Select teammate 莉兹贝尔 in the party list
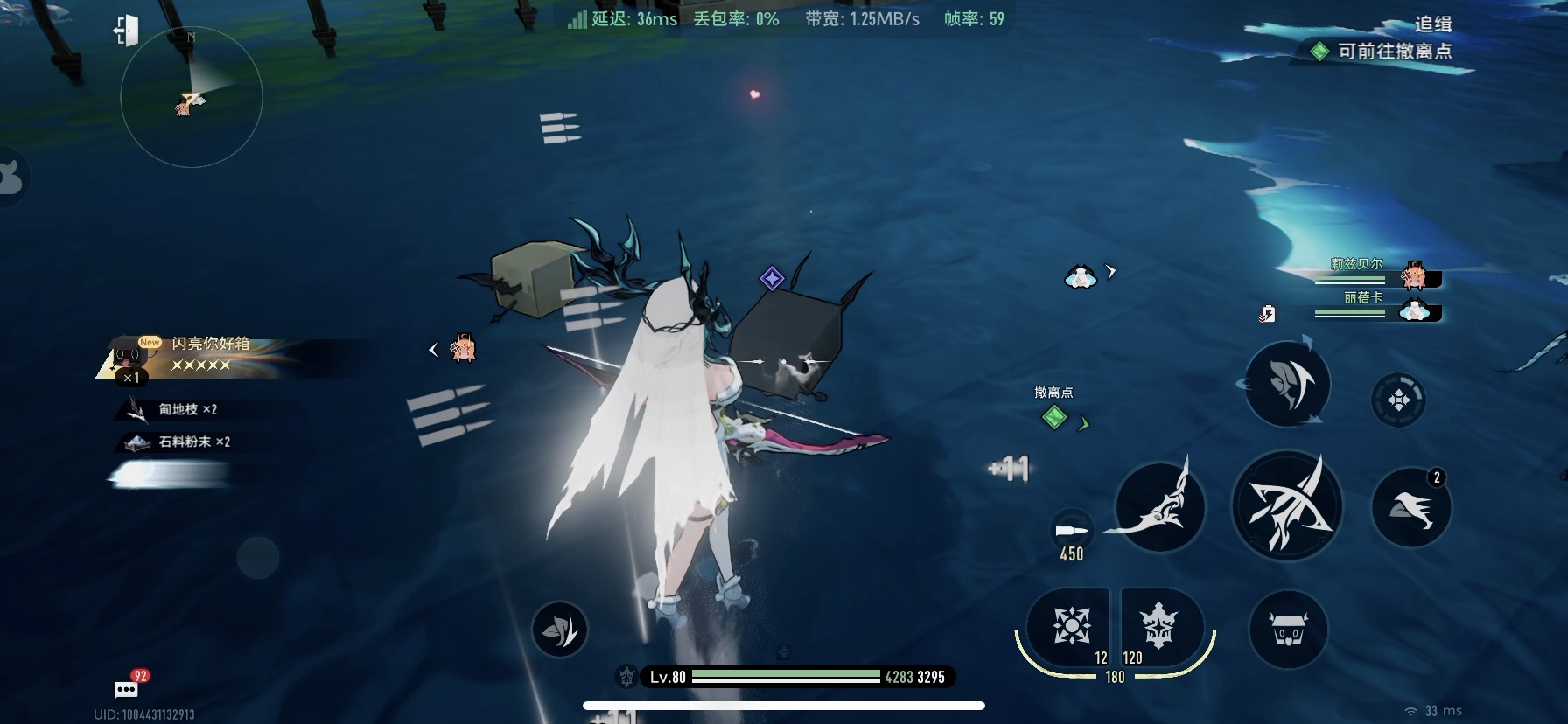 (1377, 275)
